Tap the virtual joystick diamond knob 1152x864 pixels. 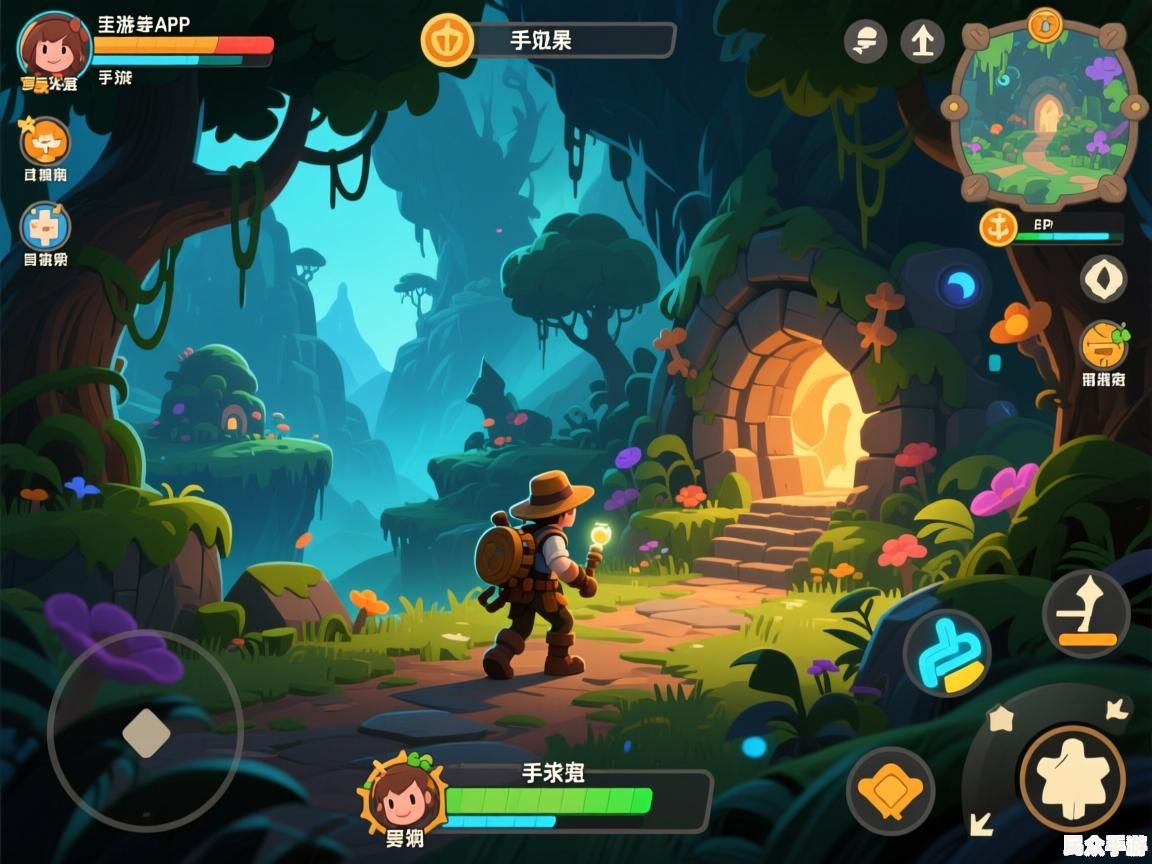146,732
